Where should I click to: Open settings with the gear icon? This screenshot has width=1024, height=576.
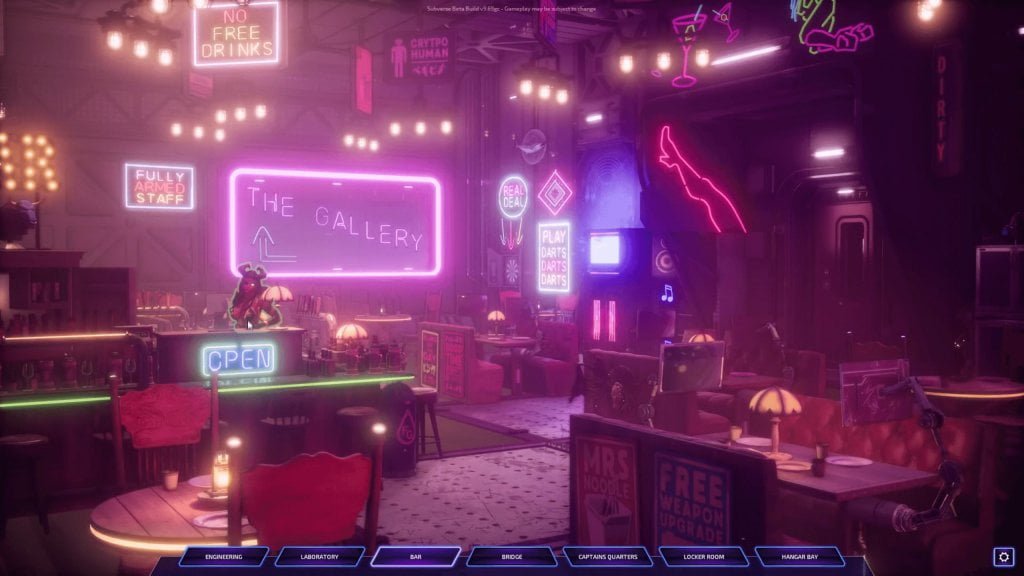click(1003, 557)
